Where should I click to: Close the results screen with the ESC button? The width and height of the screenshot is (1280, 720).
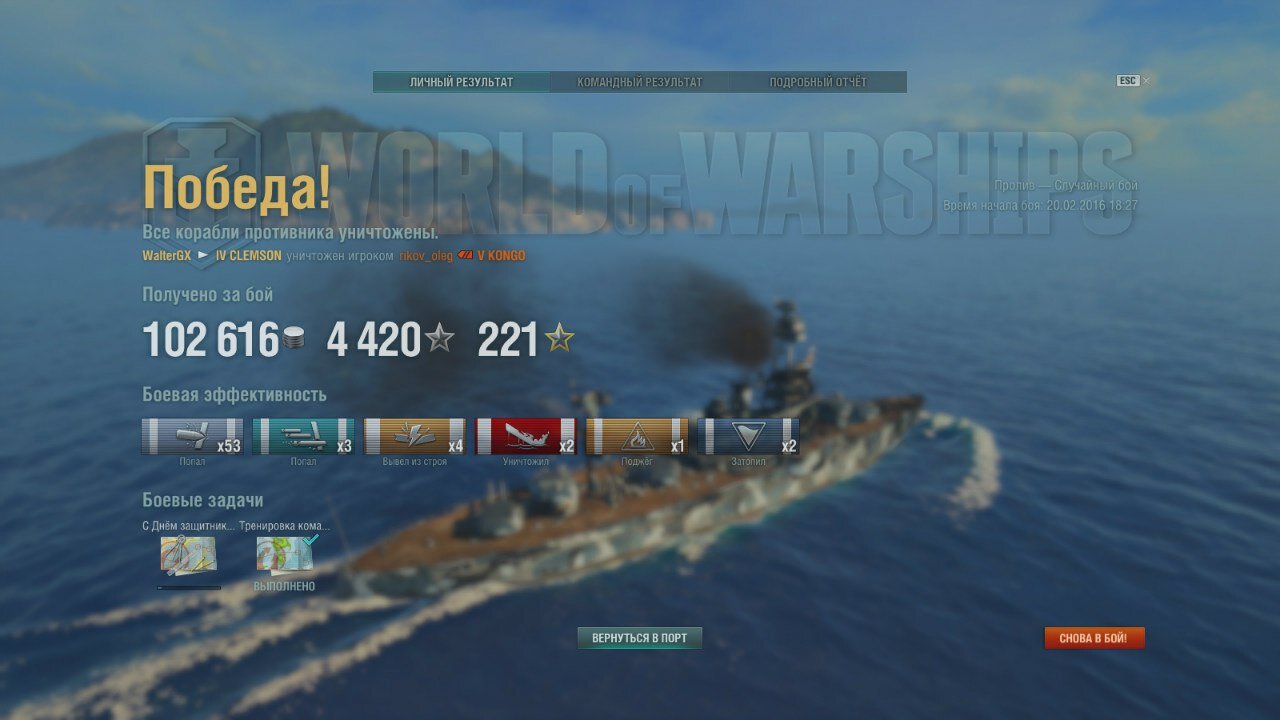[1132, 81]
